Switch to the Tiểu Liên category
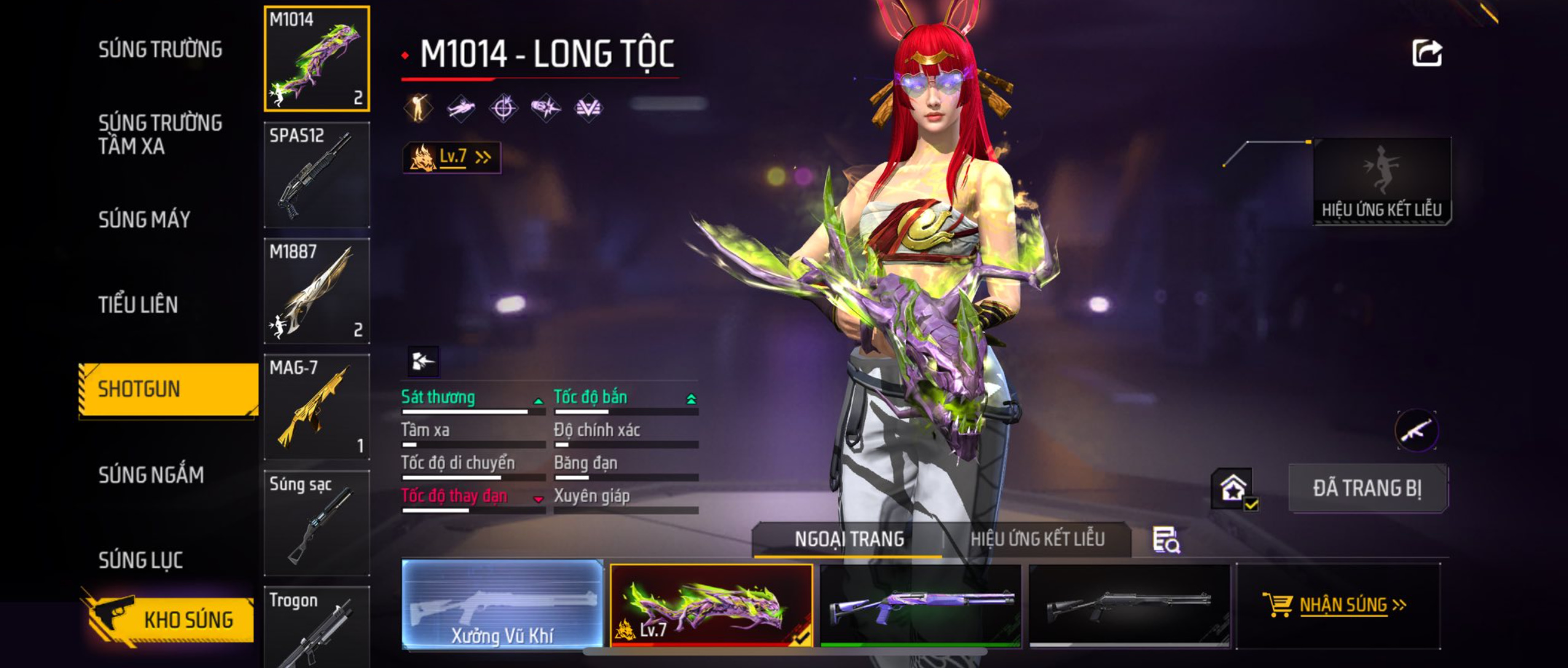The width and height of the screenshot is (1568, 668). pos(138,304)
